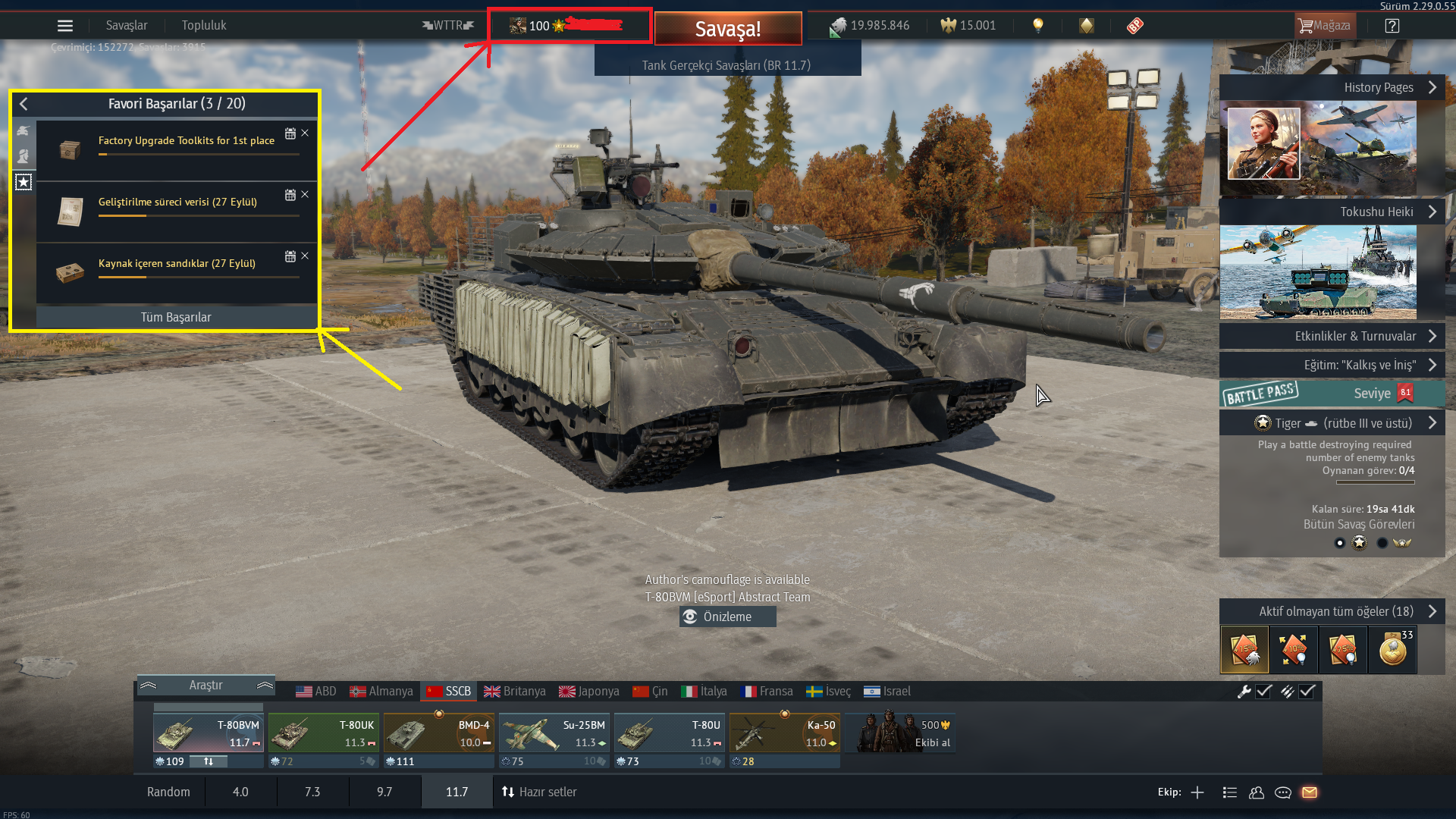Viewport: 1456px width, 819px height.
Task: Open the Topluluk menu
Action: tap(204, 26)
